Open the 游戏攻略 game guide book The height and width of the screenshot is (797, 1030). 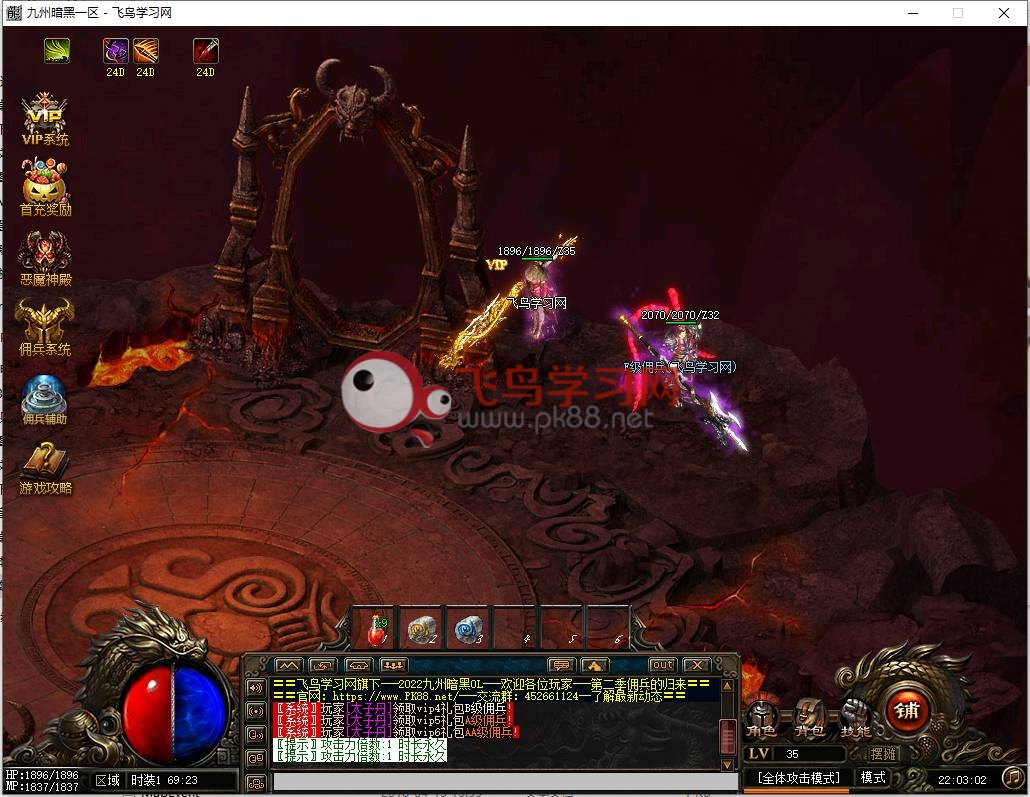click(x=45, y=466)
